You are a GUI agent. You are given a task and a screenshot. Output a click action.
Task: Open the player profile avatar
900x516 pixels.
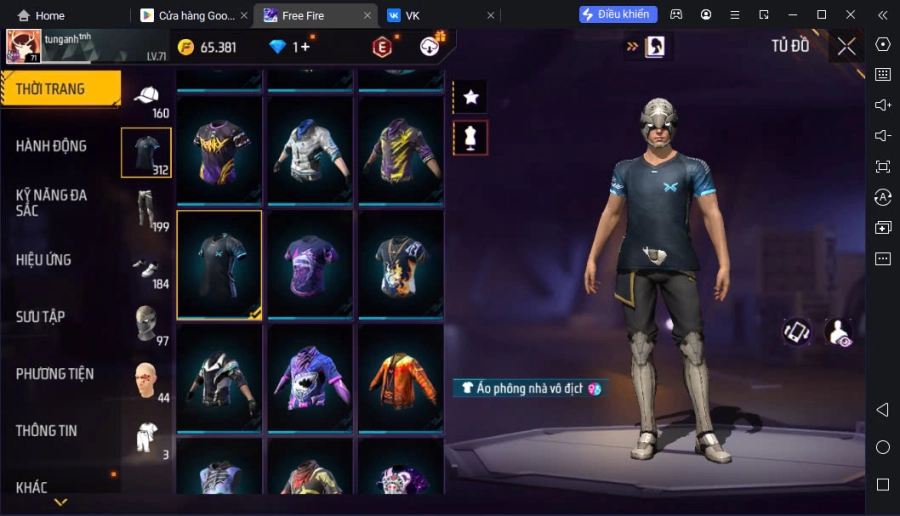point(24,46)
